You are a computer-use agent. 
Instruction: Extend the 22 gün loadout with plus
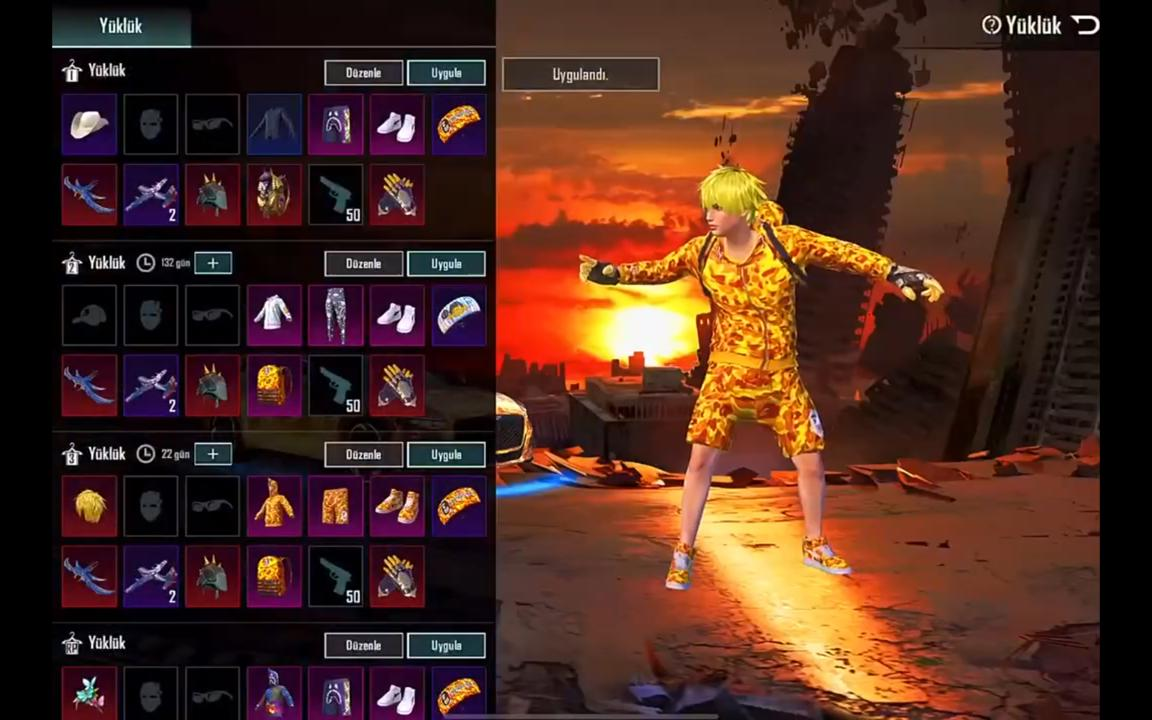213,454
